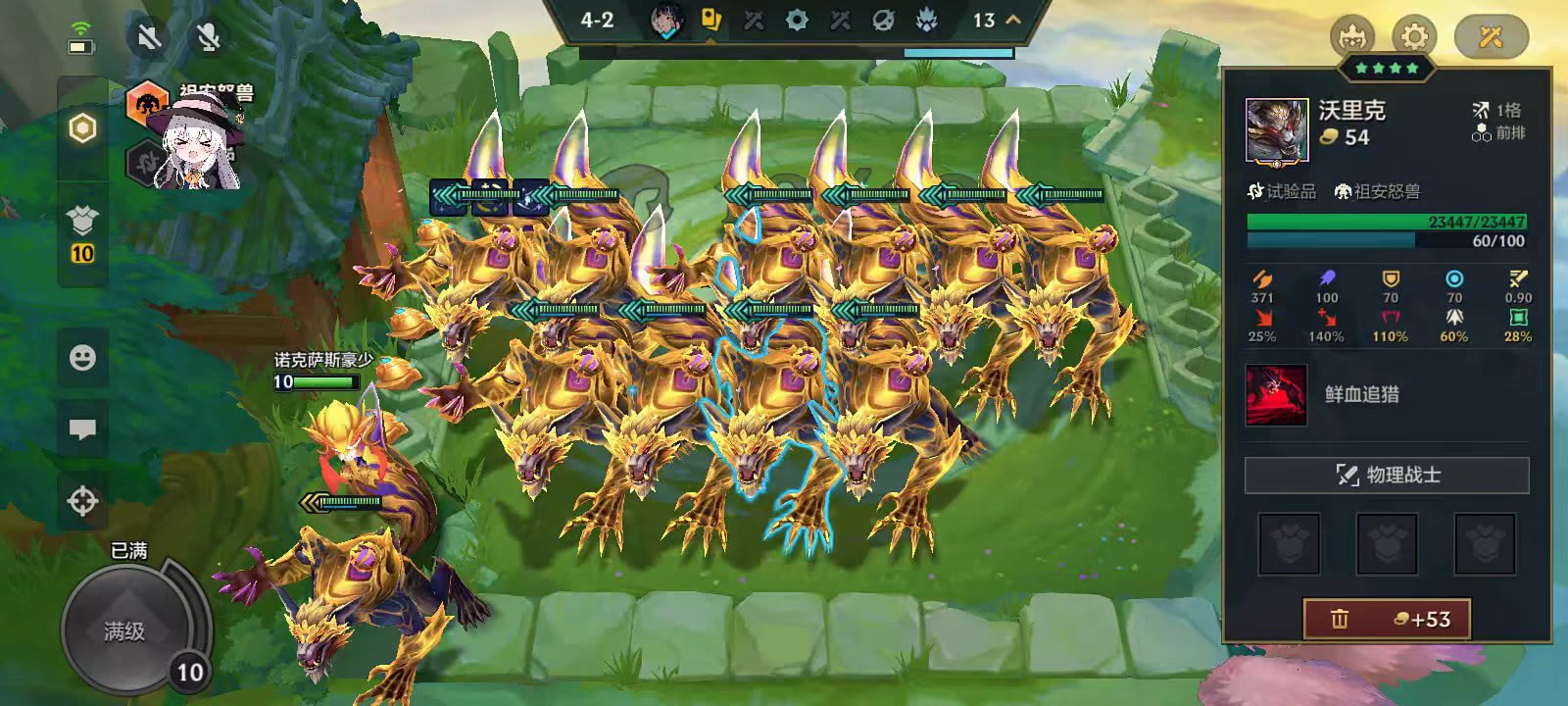Open the smiley emote menu

coord(83,357)
